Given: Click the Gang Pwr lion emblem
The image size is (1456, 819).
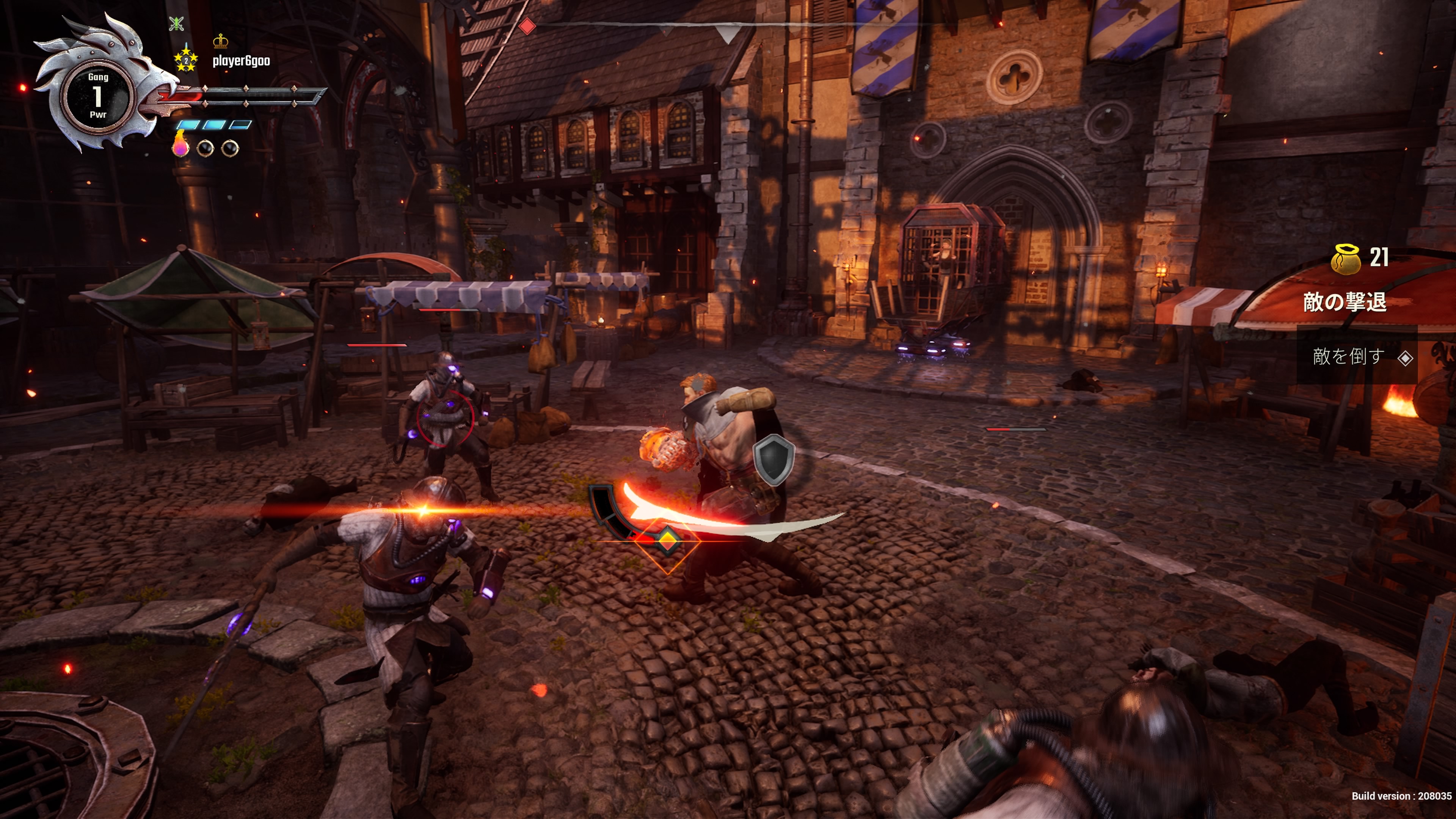Looking at the screenshot, I should pyautogui.click(x=98, y=95).
